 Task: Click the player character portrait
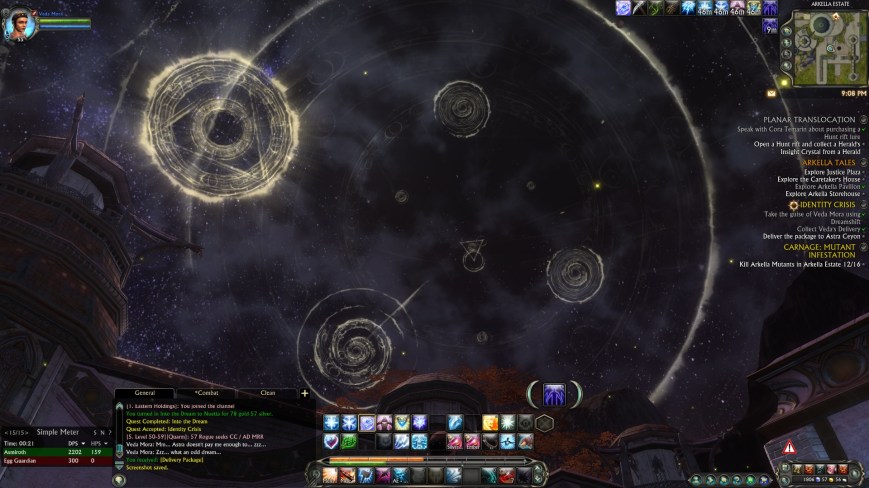20,23
